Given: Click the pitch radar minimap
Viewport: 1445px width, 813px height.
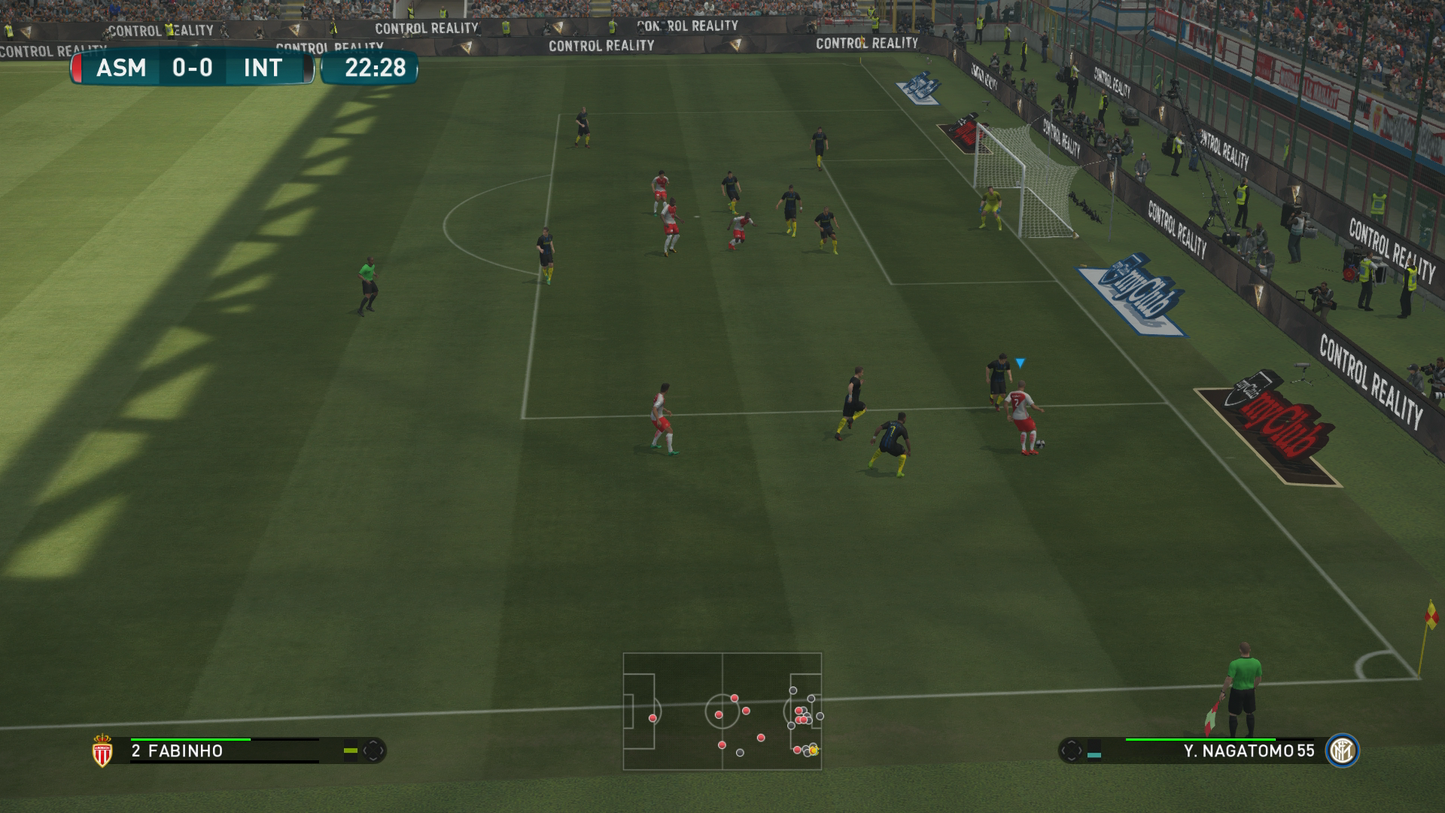Looking at the screenshot, I should click(722, 711).
